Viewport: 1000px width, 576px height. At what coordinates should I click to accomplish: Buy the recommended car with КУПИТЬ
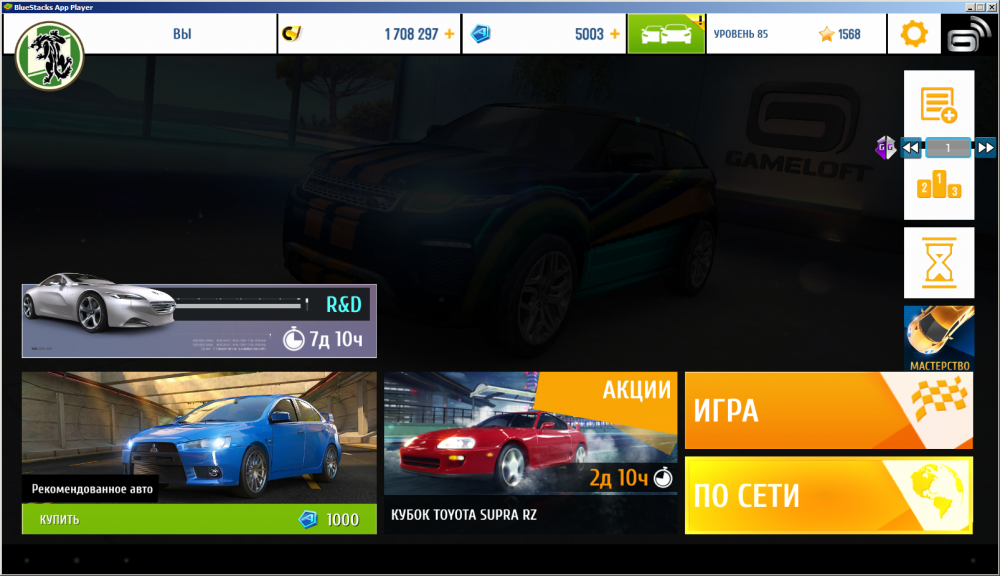click(x=199, y=519)
